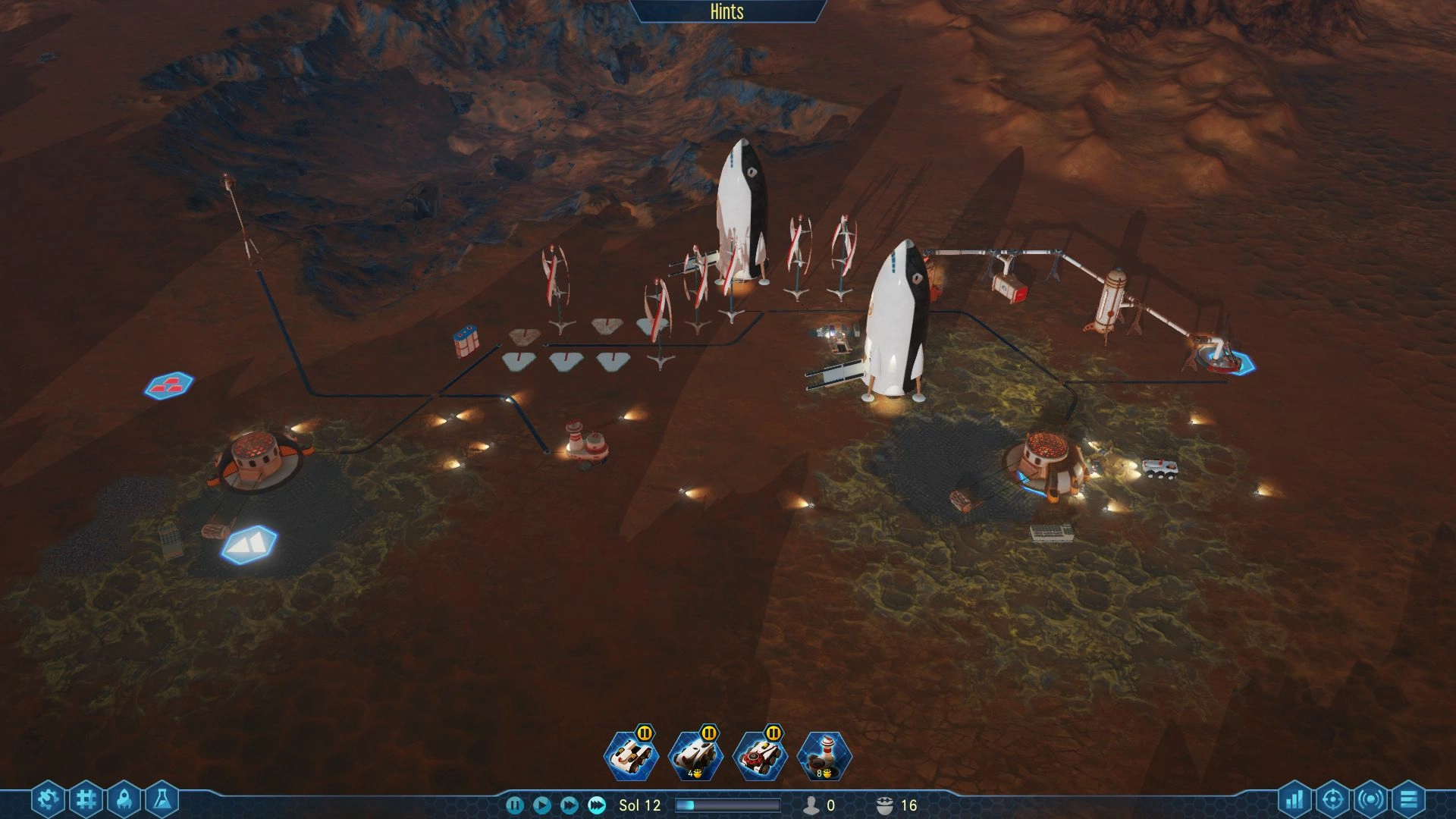Set game speed to double fast-forward
This screenshot has height=819, width=1456.
tap(569, 805)
